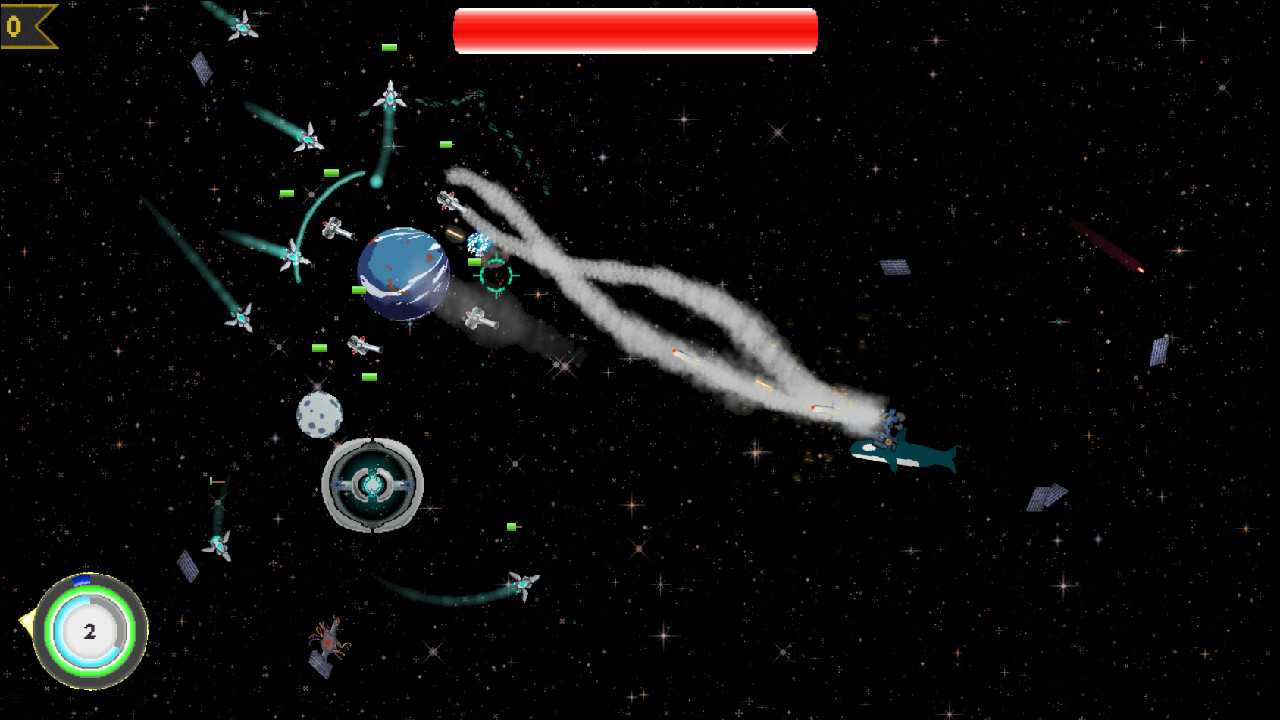Select the large blue planet
1280x720 pixels.
(x=403, y=275)
